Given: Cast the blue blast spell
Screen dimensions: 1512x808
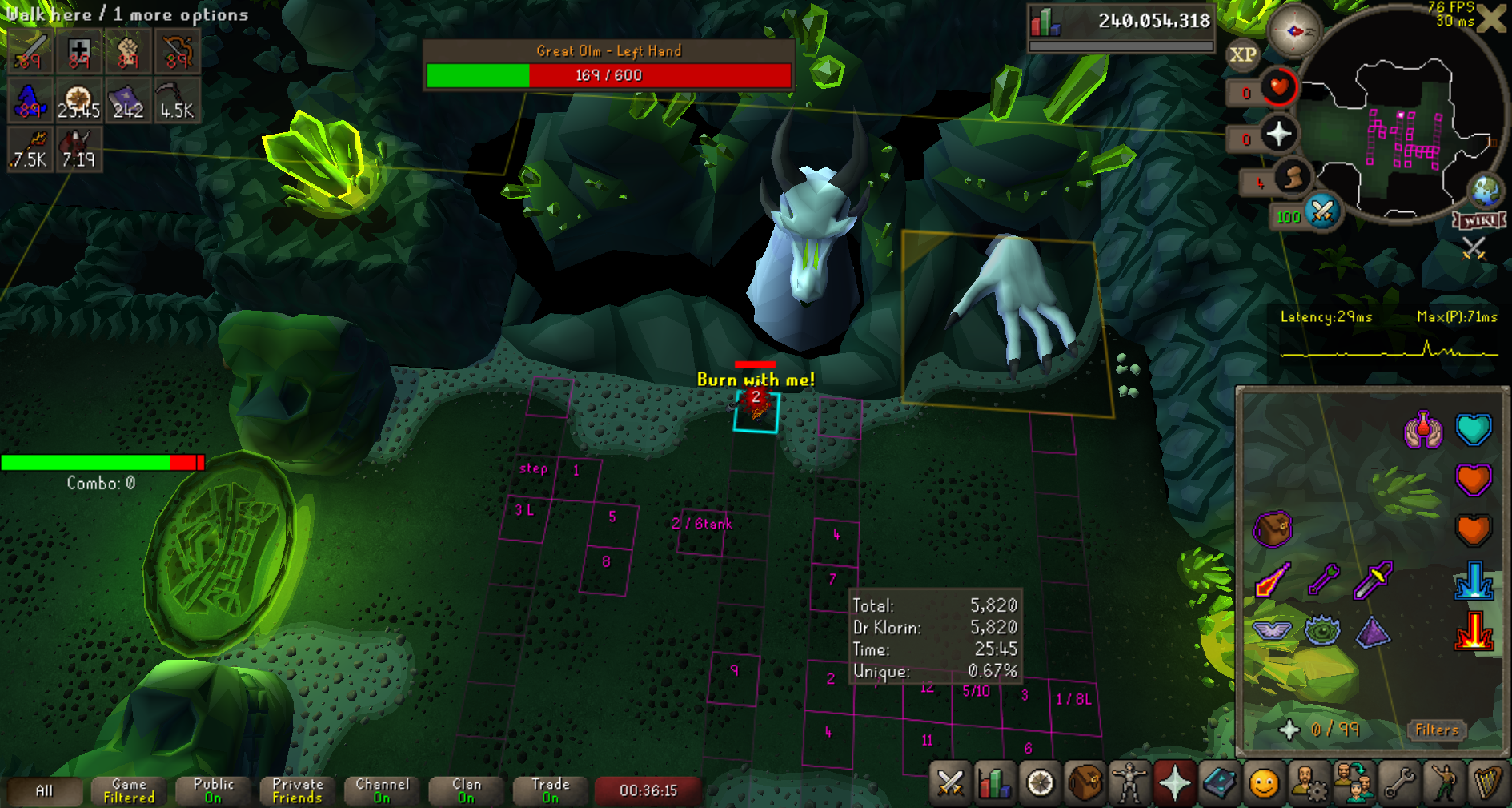Looking at the screenshot, I should coord(1474,581).
